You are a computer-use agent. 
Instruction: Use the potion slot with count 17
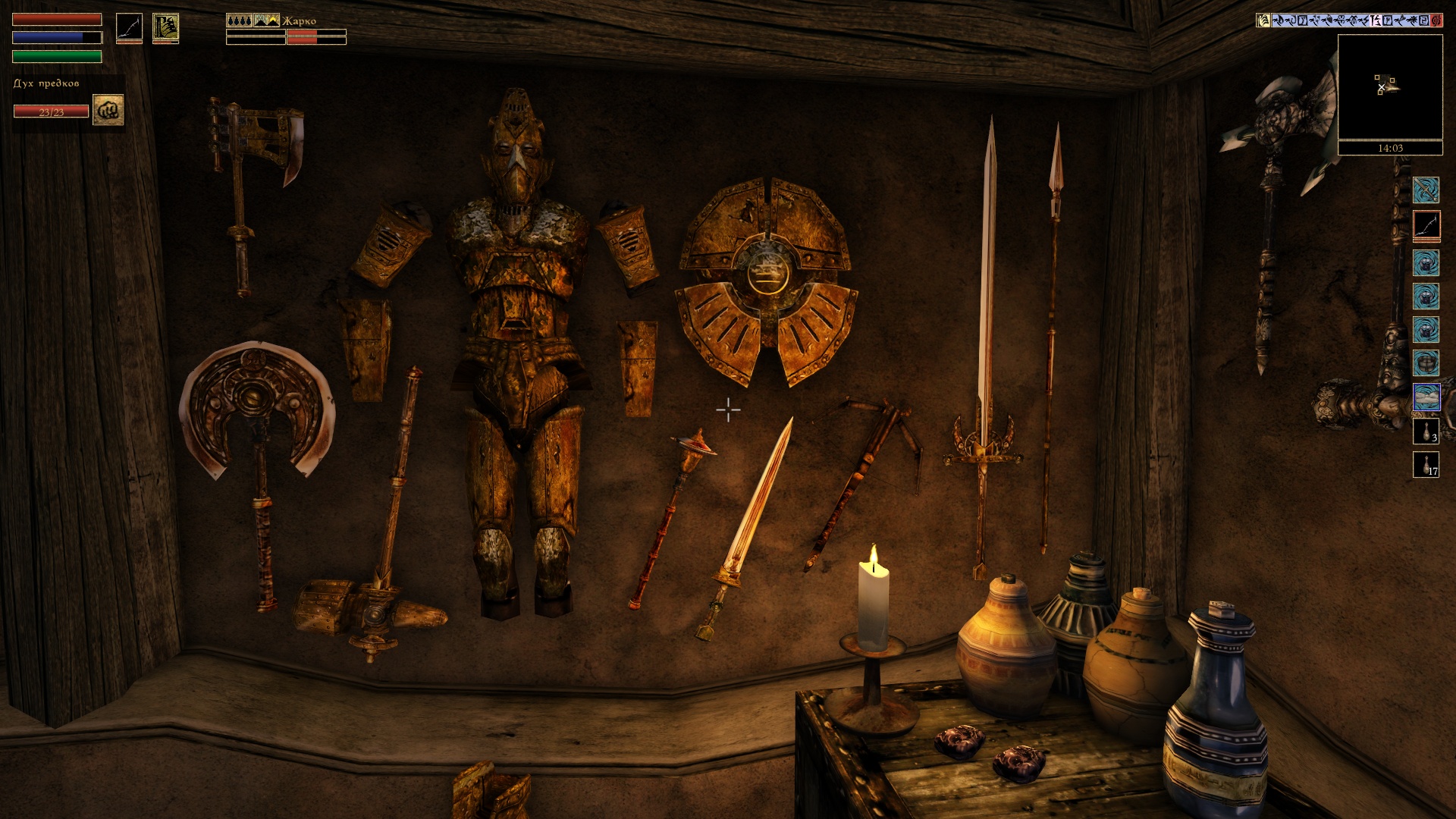(1426, 465)
